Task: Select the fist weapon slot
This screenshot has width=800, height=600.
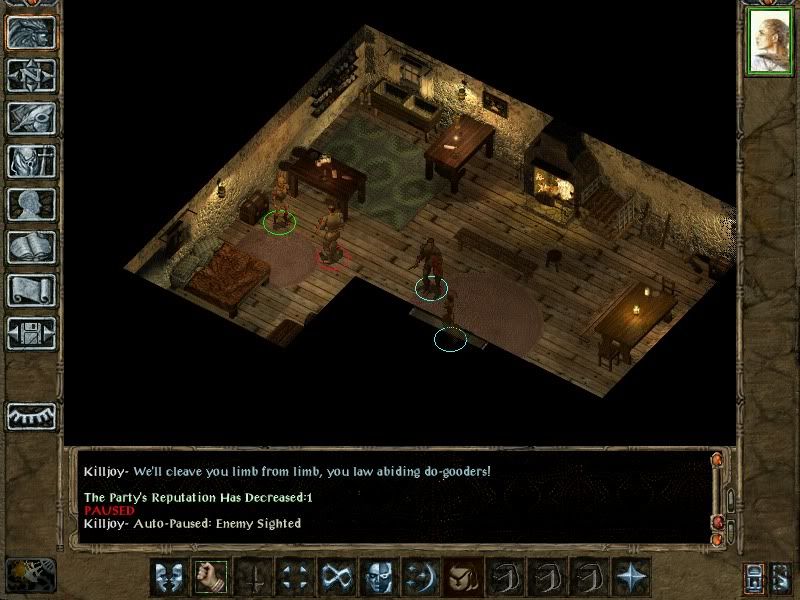Action: coord(210,577)
